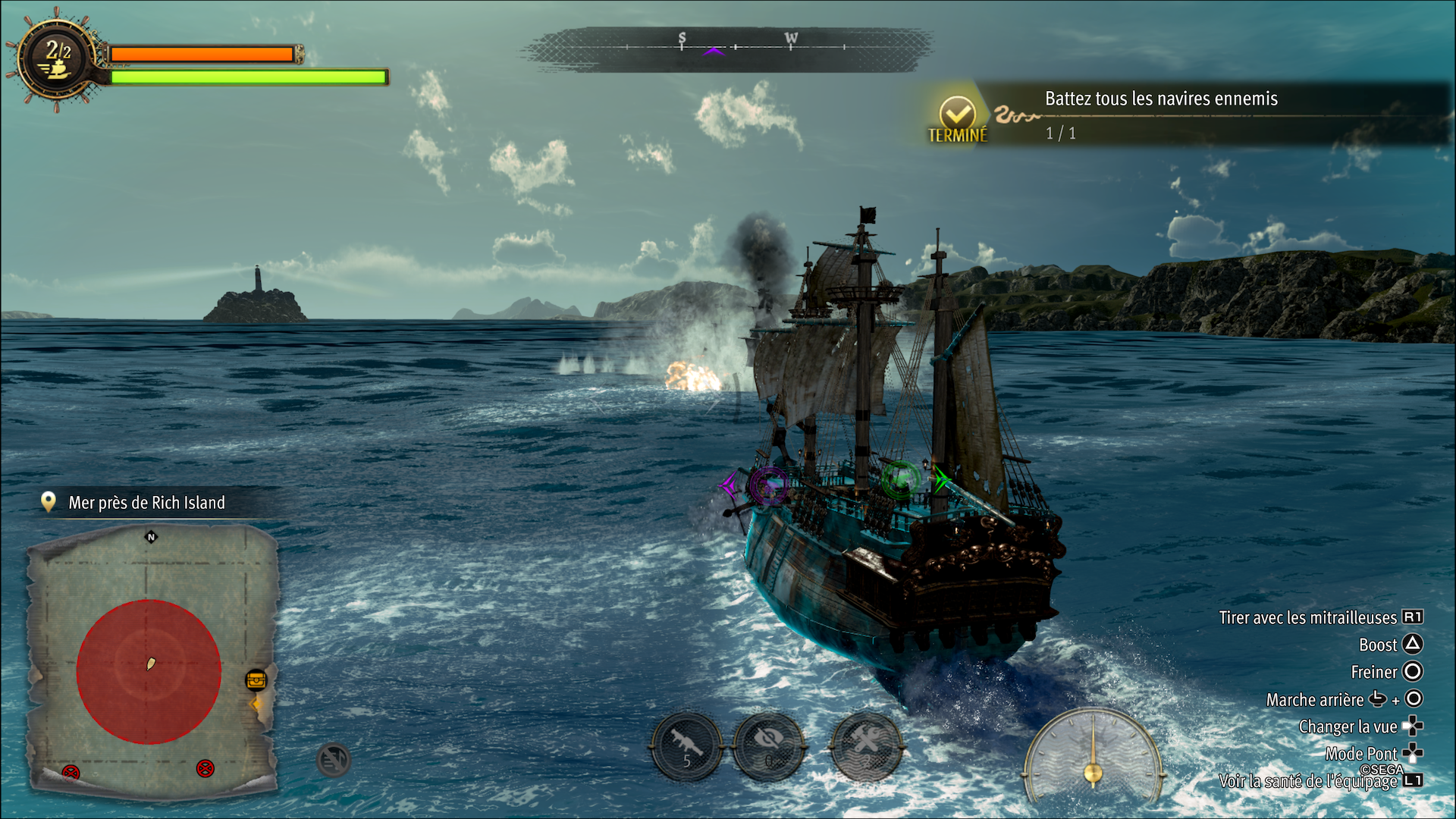Use the hammer and wrench repair icon
Screen dimensions: 1456x819
click(867, 746)
